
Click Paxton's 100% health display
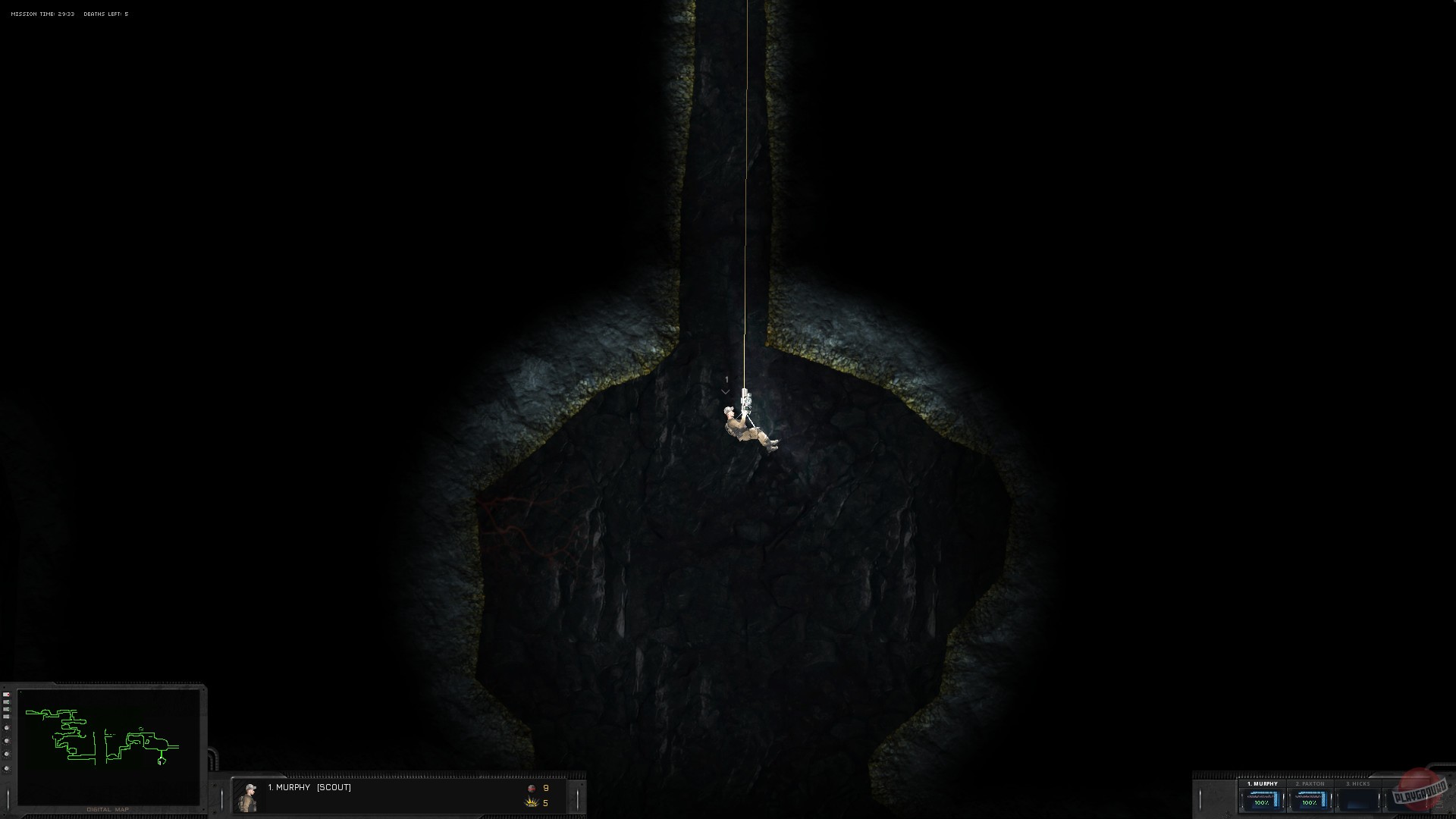pyautogui.click(x=1310, y=802)
